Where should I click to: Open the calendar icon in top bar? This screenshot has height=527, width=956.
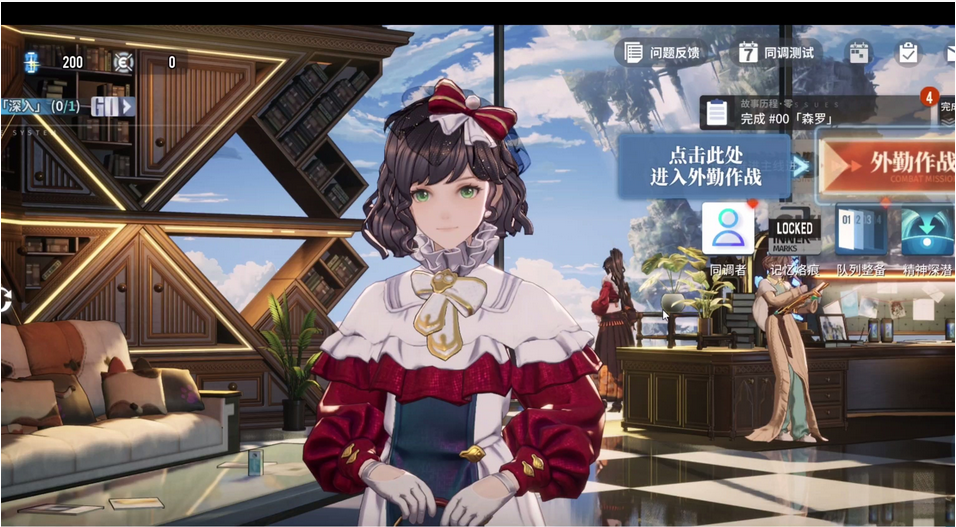click(x=859, y=52)
